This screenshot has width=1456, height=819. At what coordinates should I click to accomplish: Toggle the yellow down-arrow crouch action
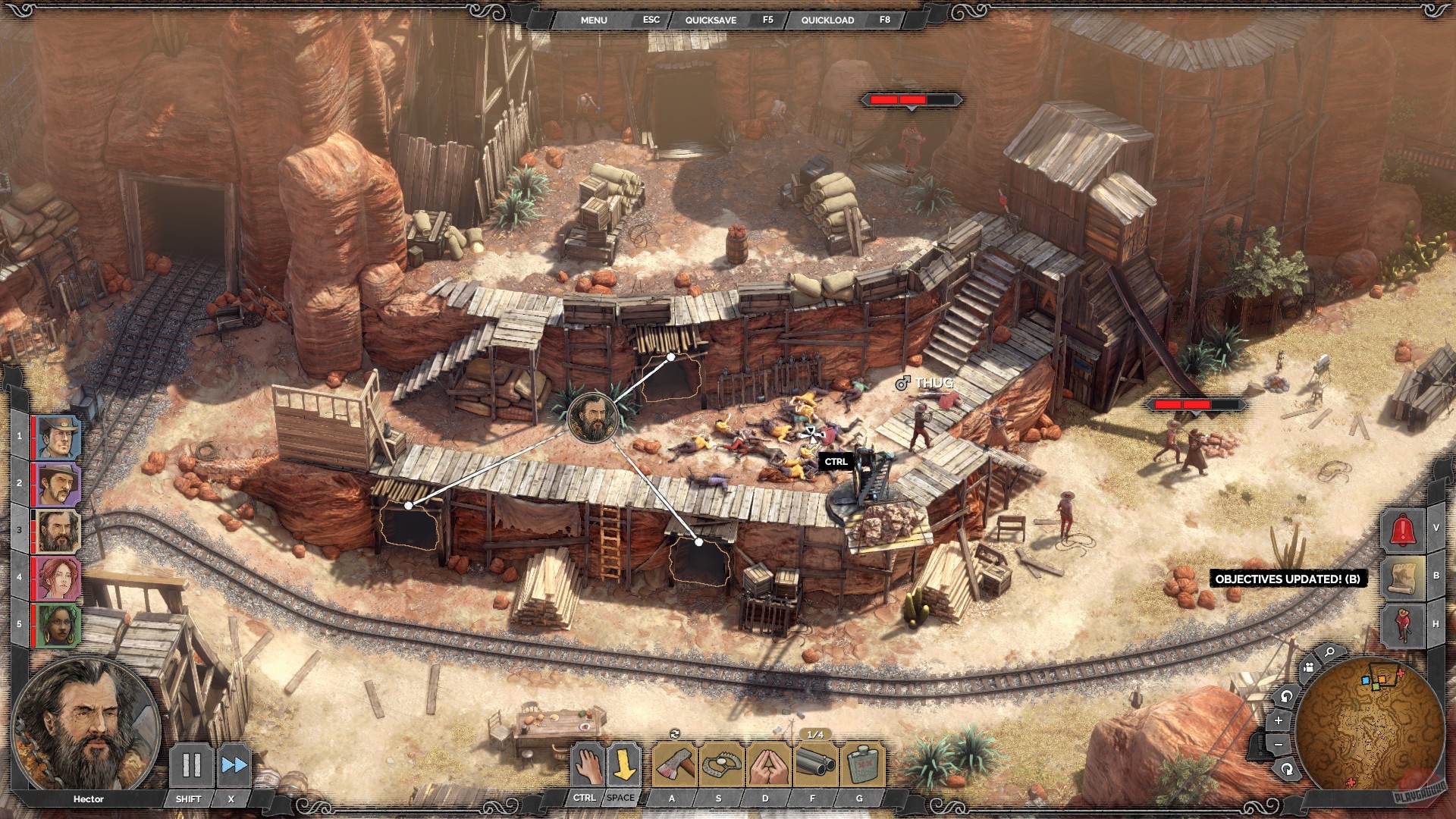coord(623,765)
